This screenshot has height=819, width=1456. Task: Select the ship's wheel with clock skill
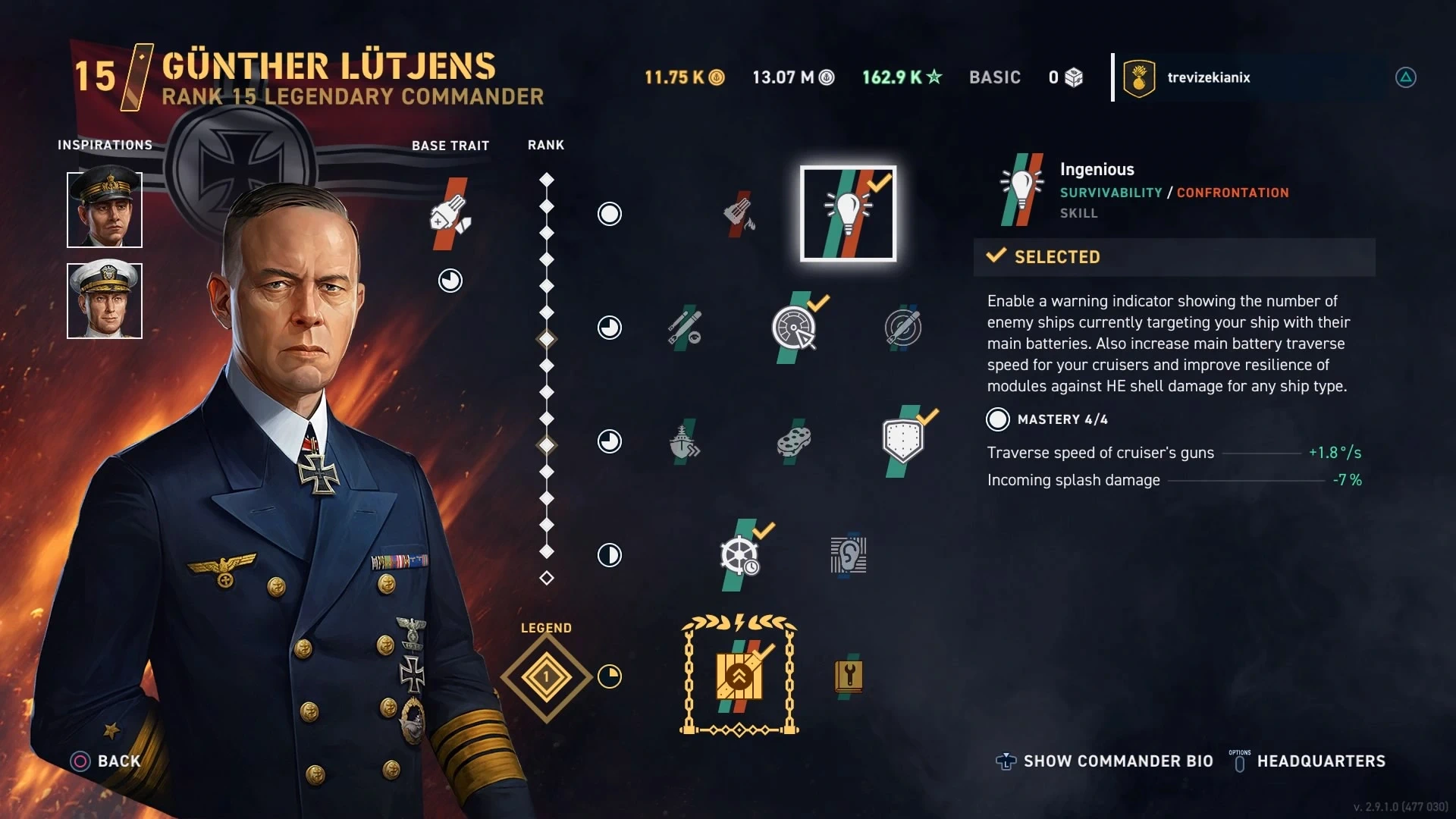740,555
